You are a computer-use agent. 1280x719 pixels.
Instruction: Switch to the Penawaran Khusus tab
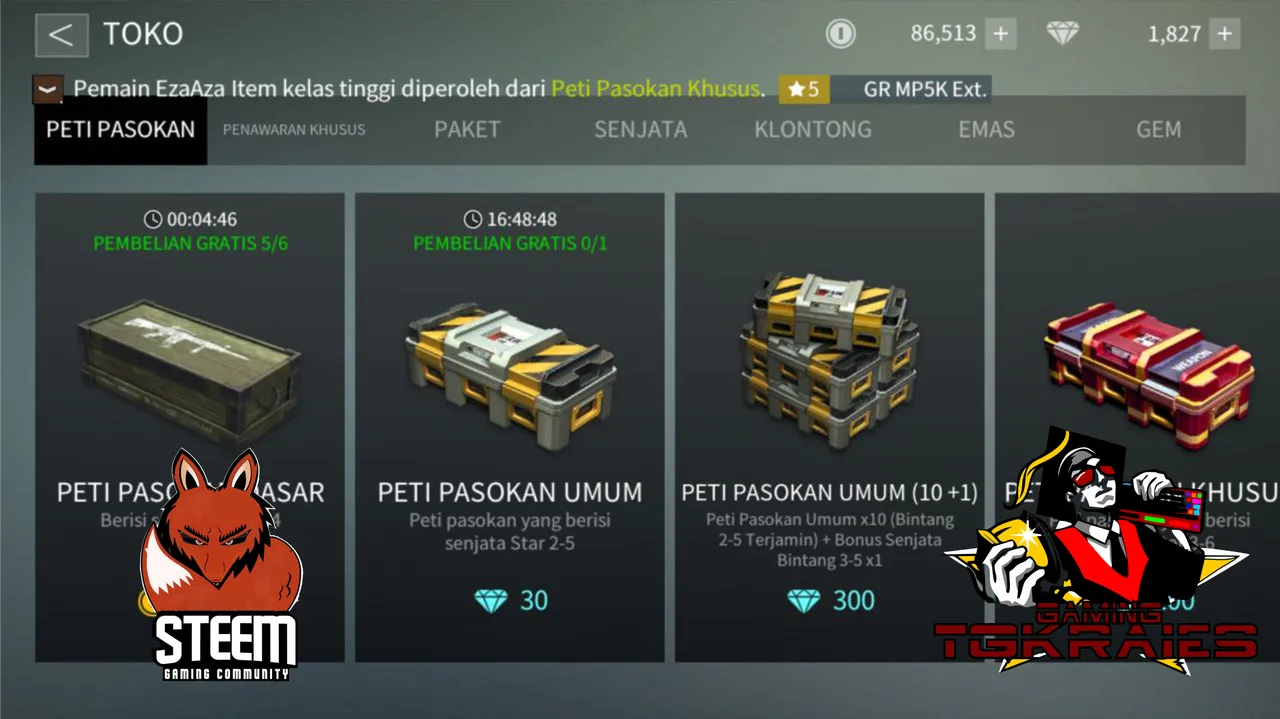coord(294,130)
